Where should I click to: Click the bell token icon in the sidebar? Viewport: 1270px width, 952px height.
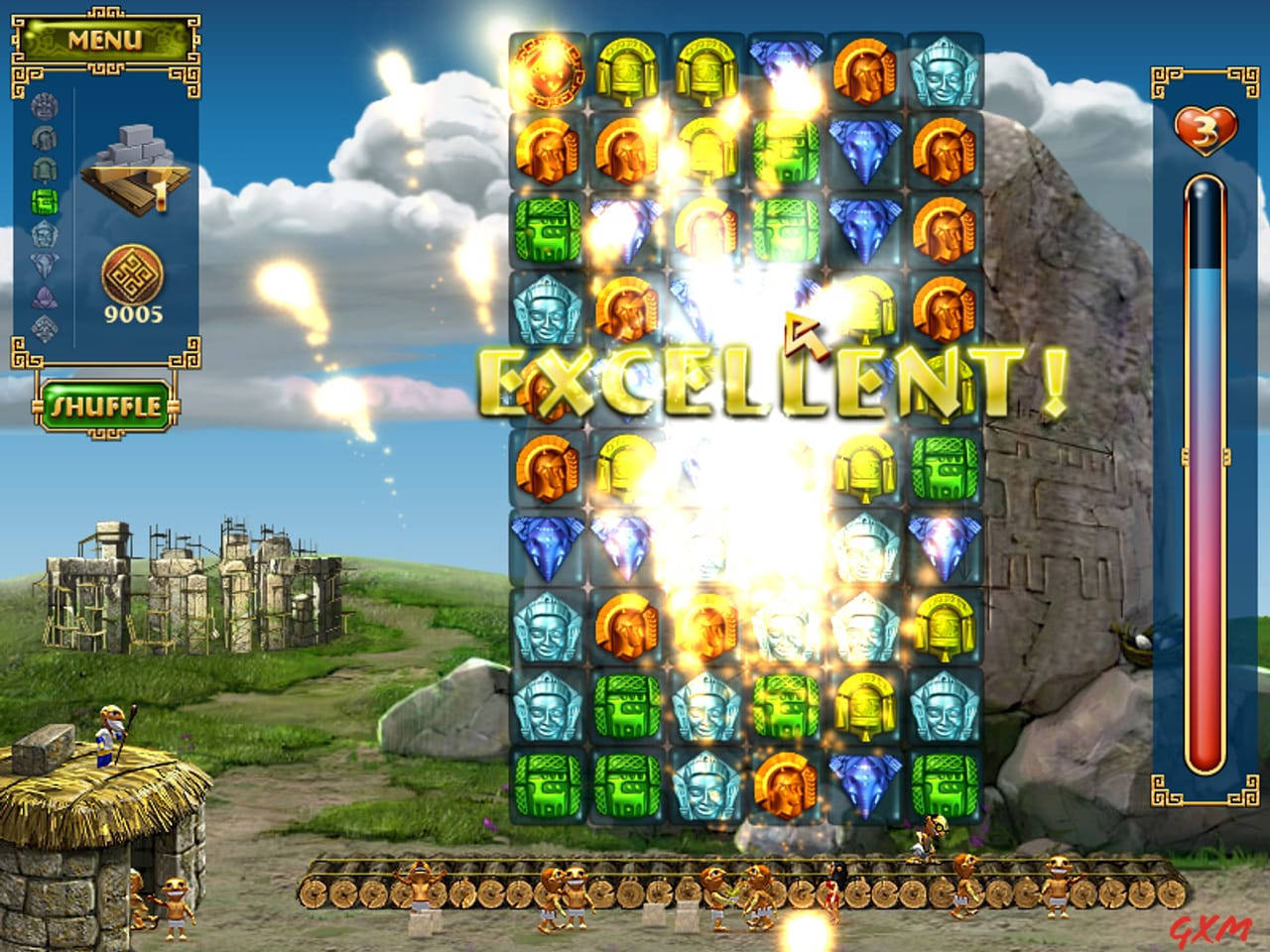(44, 171)
